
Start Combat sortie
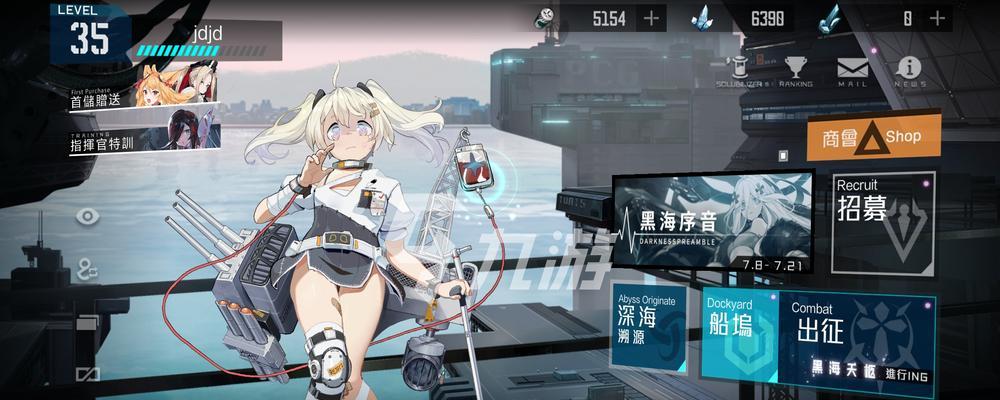click(x=860, y=337)
